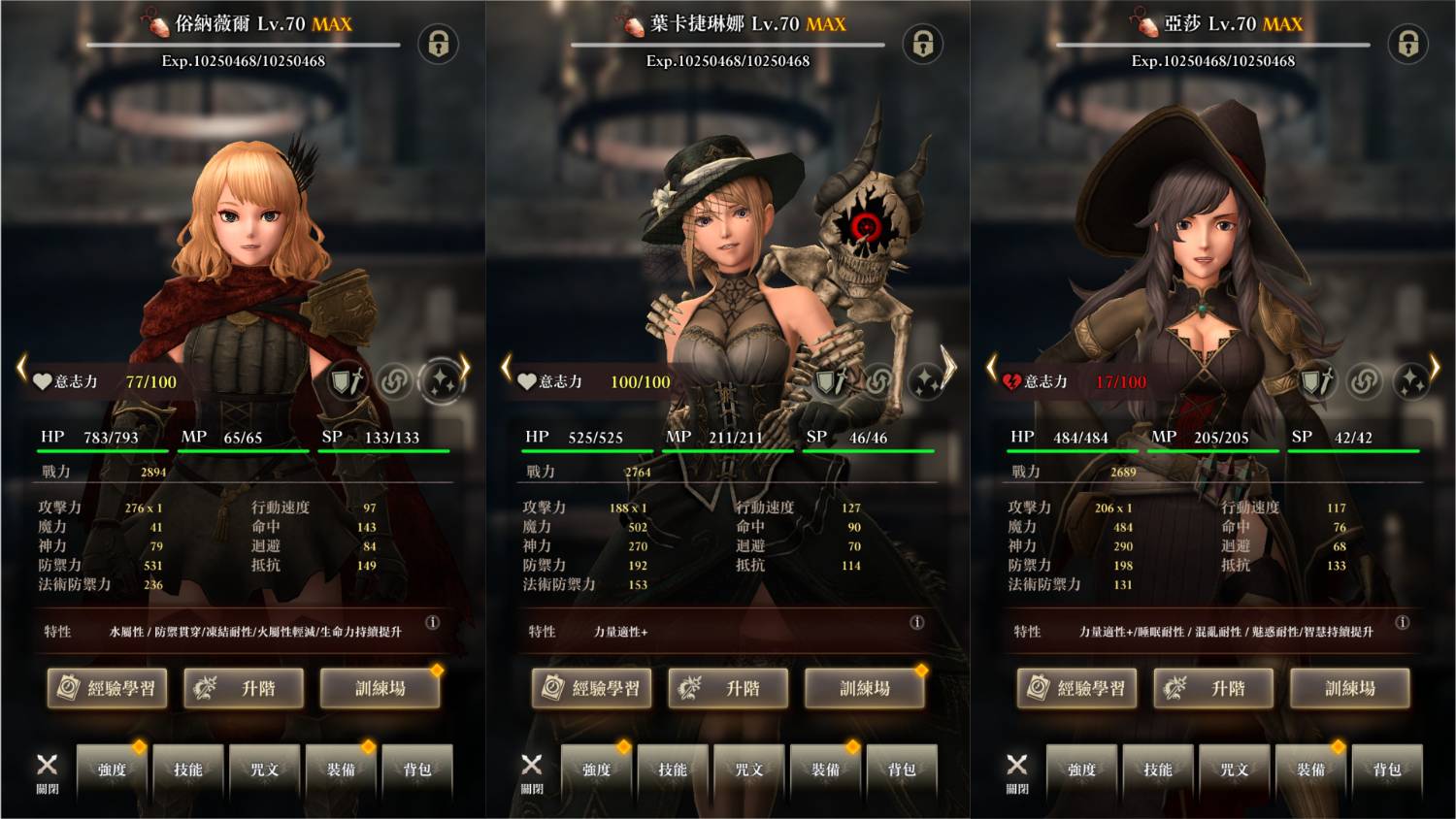Open 訓練場 for 俗納薇爾
Screen dimensions: 1456x819
(x=380, y=688)
